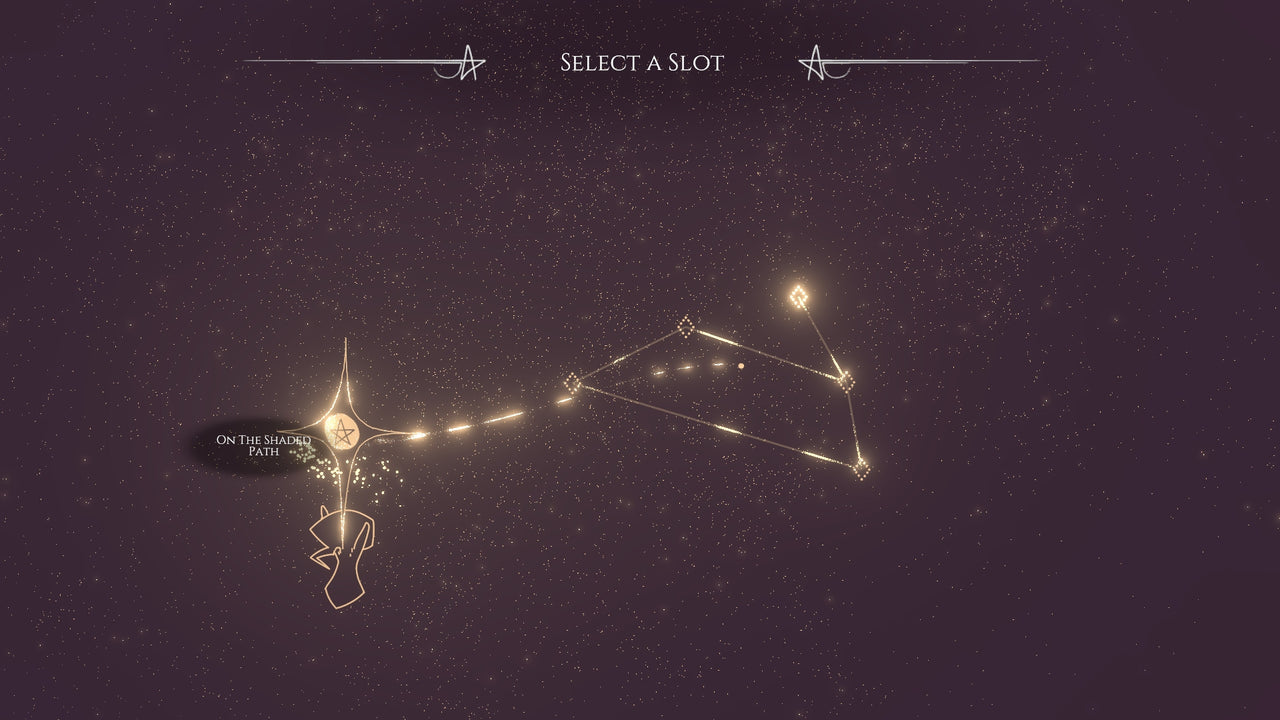Click the leftmost diamond node of the quadrilateral
Screen dimensions: 1280x720
coord(572,382)
